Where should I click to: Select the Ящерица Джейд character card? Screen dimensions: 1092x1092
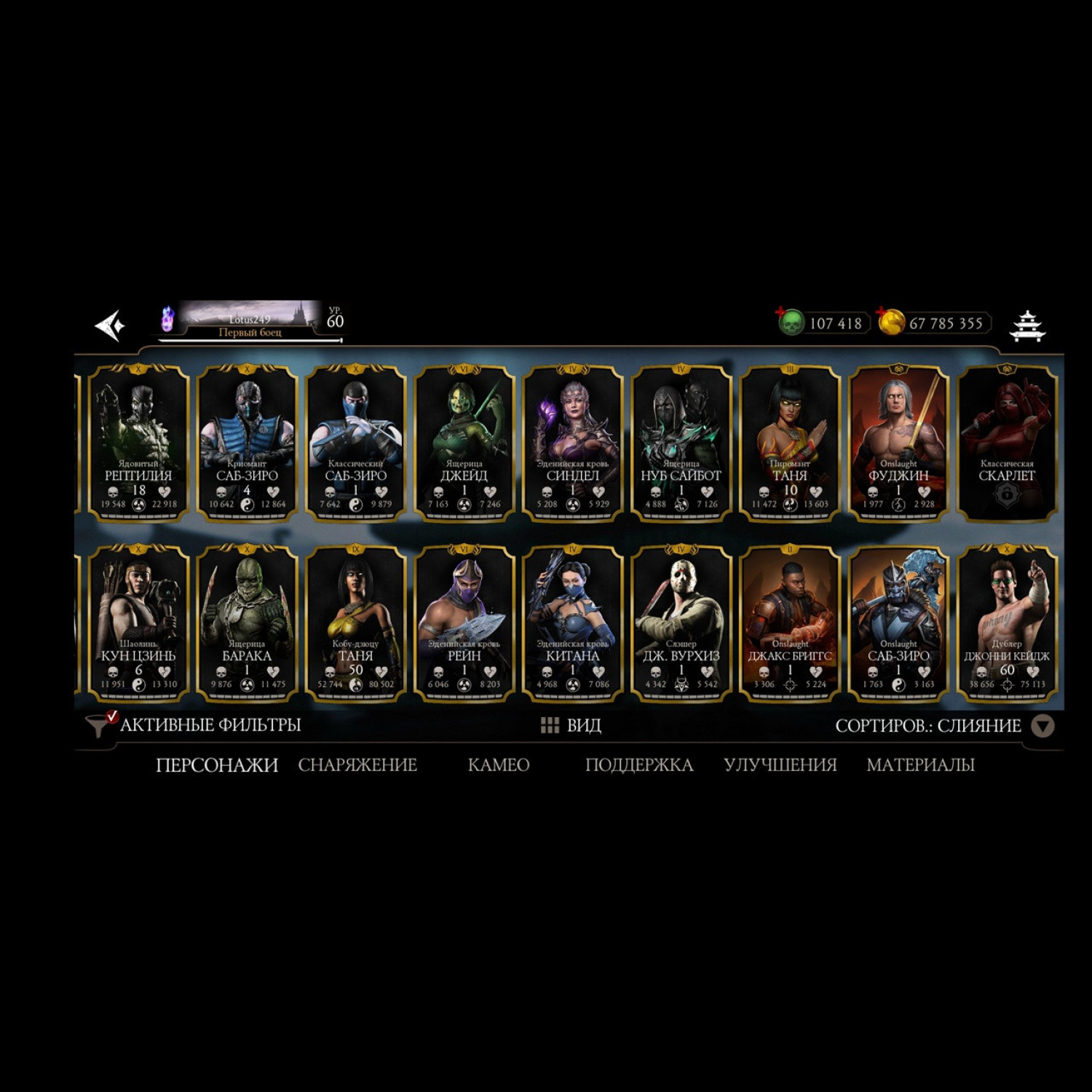click(x=464, y=443)
